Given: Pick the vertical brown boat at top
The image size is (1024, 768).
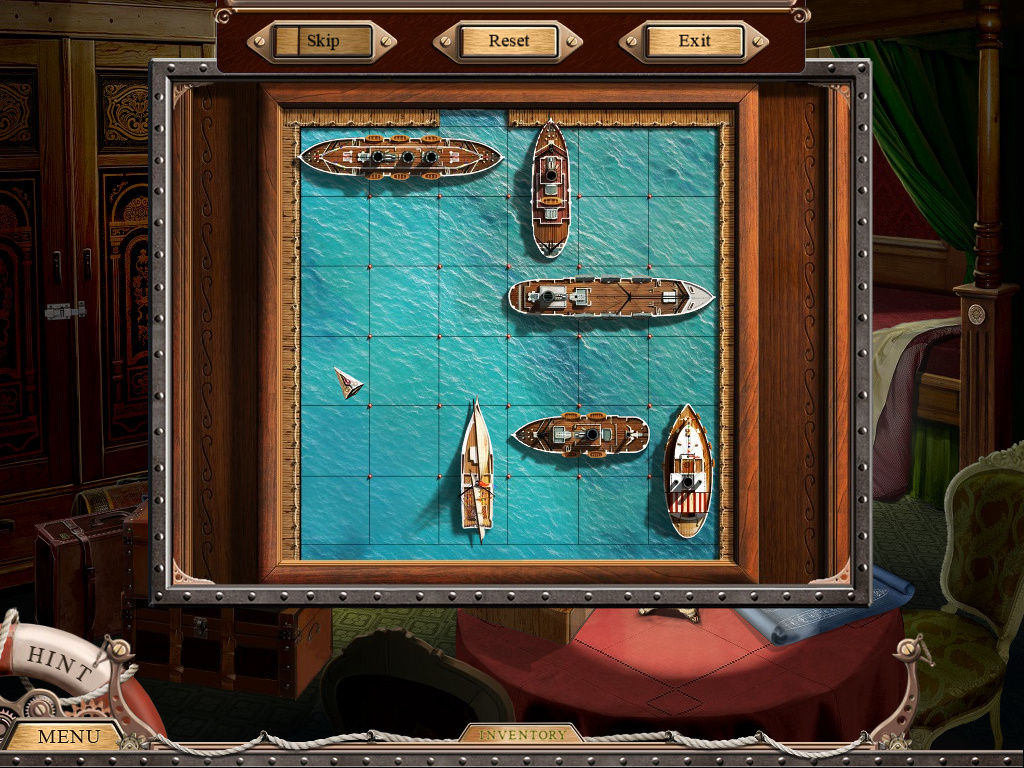Looking at the screenshot, I should [x=550, y=188].
